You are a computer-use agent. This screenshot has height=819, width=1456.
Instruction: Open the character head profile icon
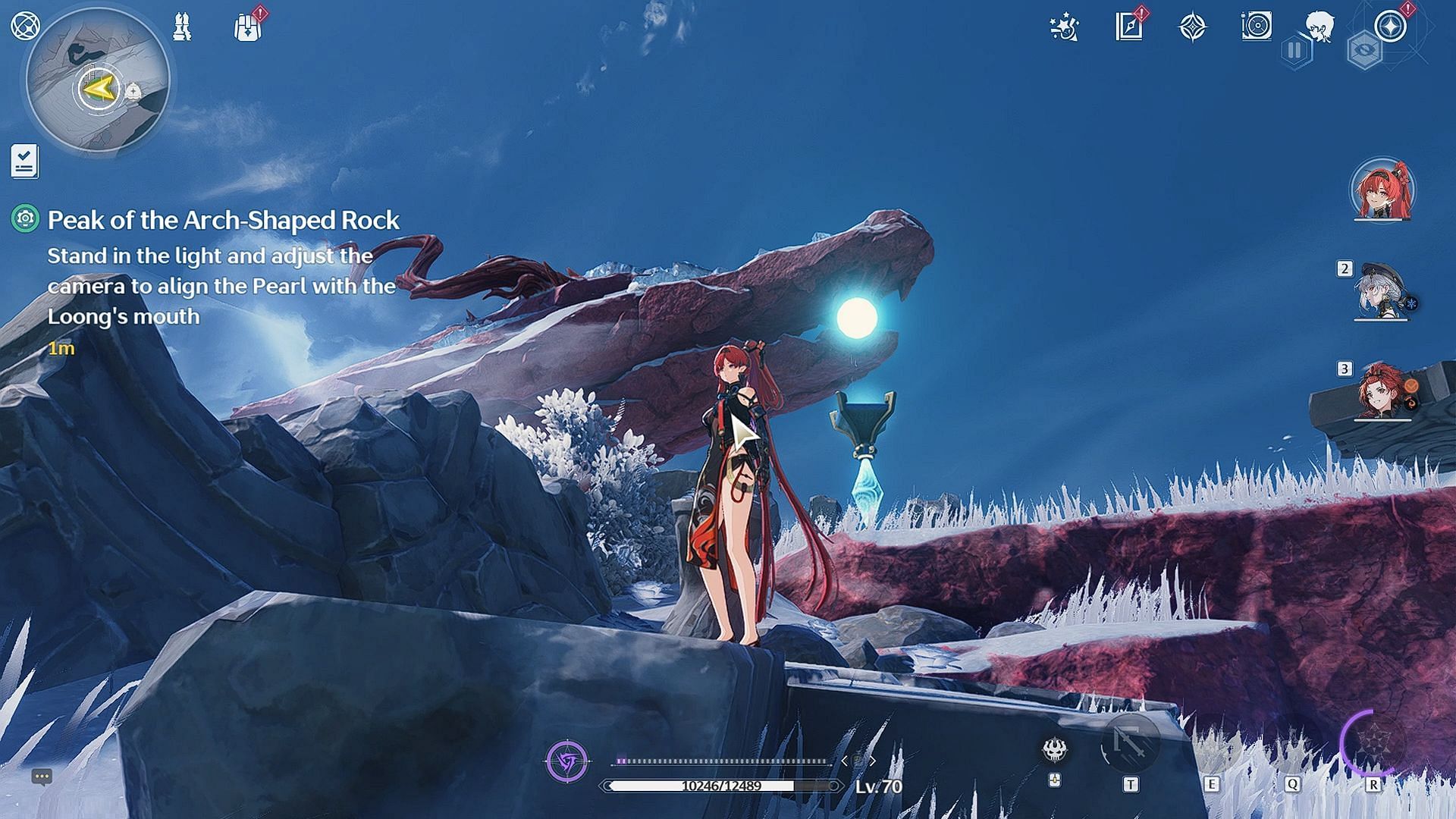(x=1320, y=24)
